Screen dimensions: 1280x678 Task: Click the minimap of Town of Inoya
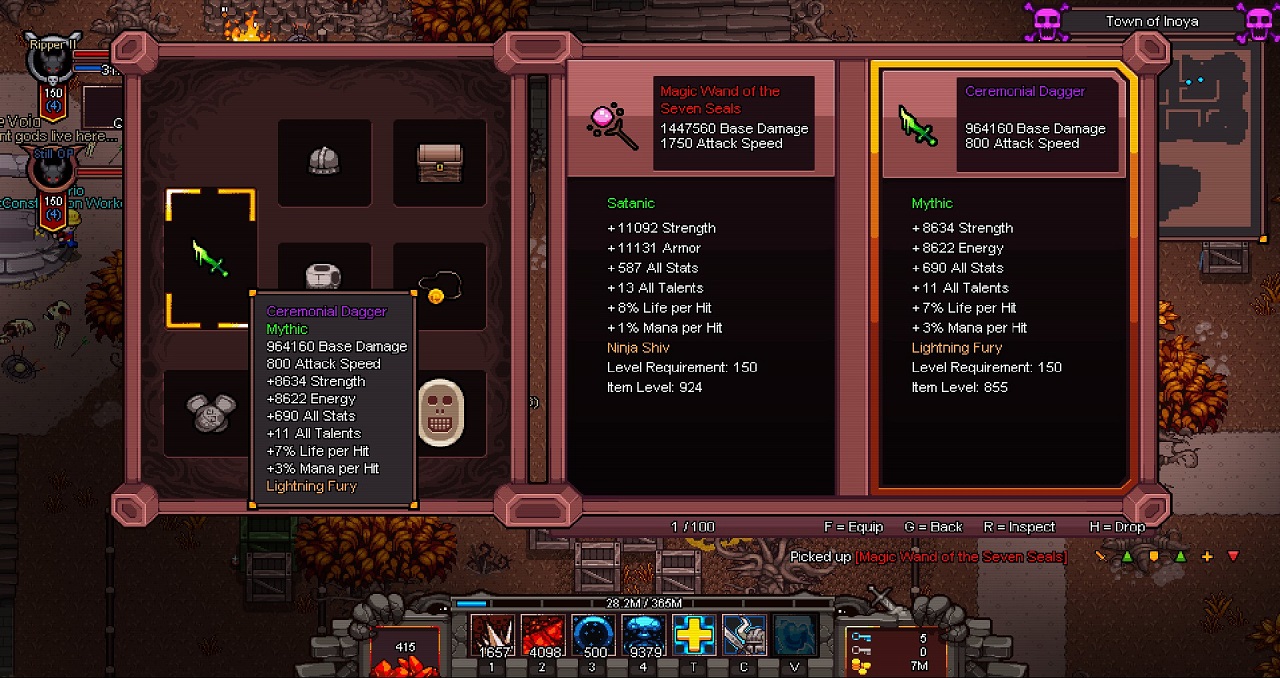point(1207,138)
